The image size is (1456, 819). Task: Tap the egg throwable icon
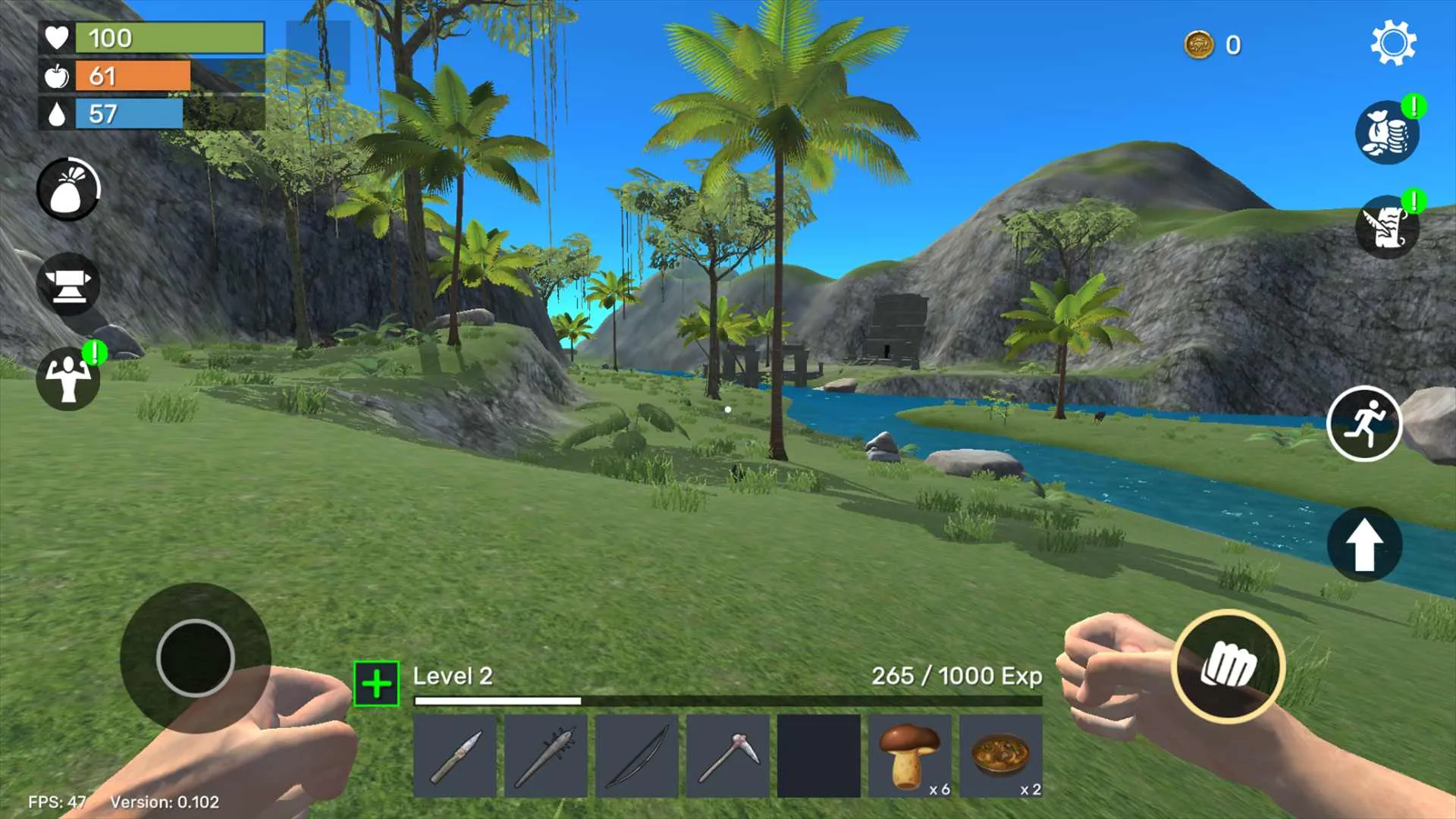point(67,190)
